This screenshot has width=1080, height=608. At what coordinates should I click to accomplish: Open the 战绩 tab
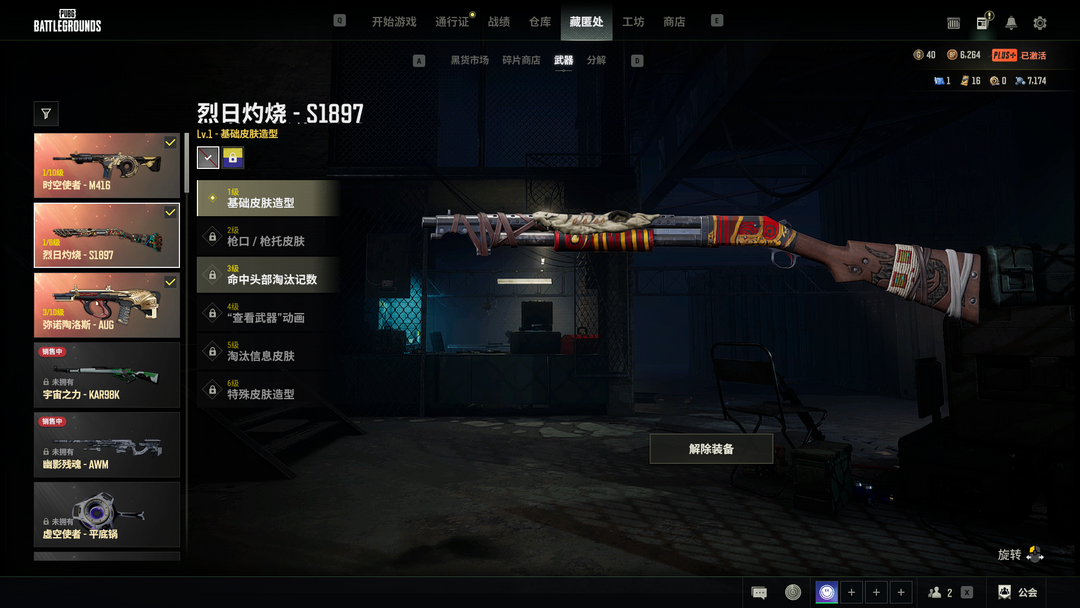point(499,22)
